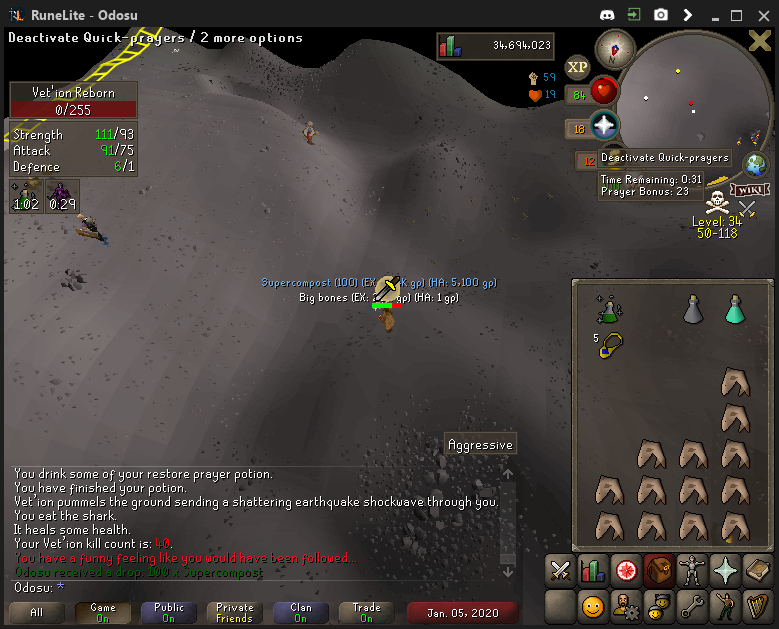Image resolution: width=779 pixels, height=629 pixels.
Task: Deactivate quick-prayers via the prayer orb
Action: 603,126
